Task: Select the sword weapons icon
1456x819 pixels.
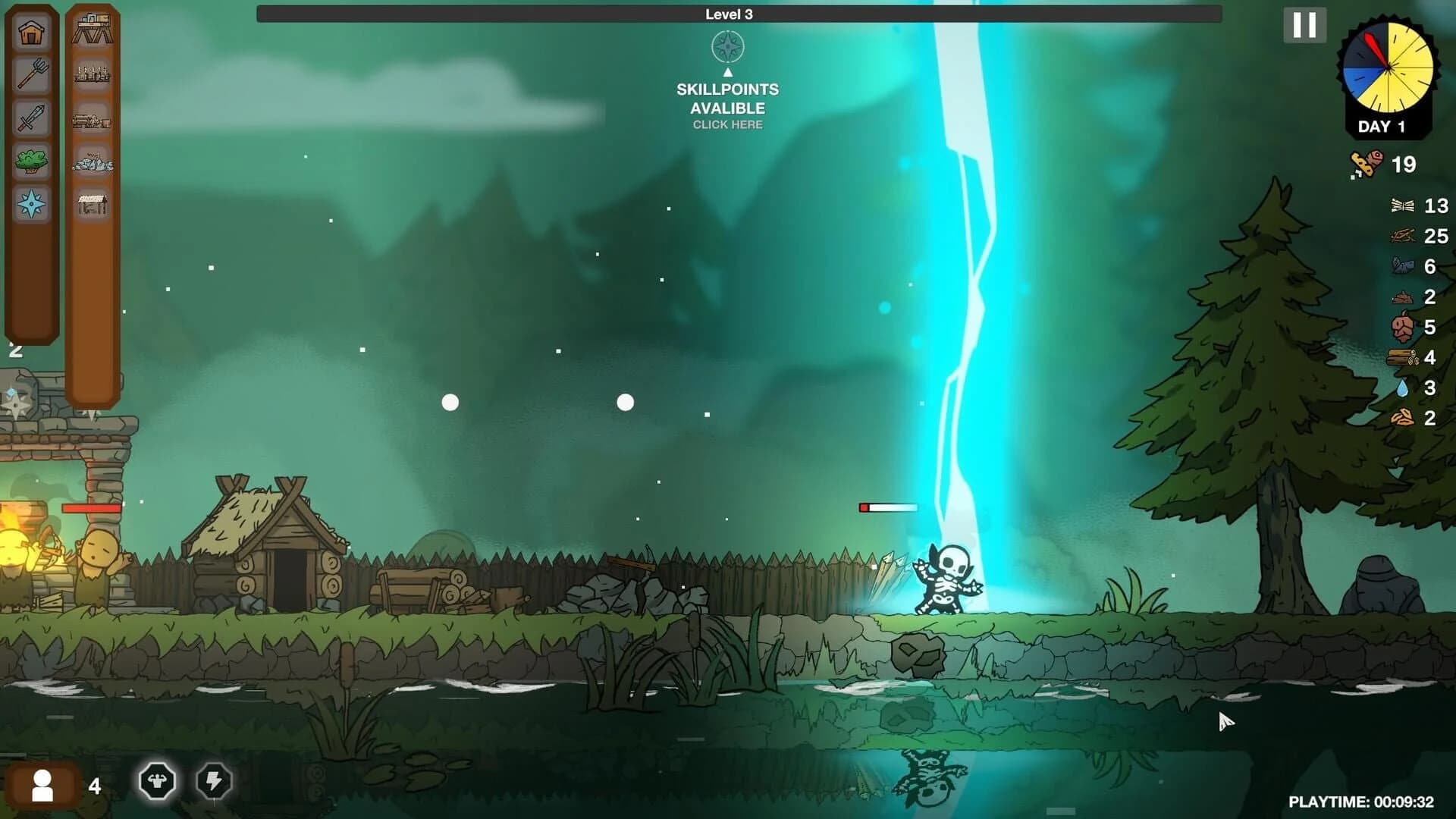Action: point(30,119)
